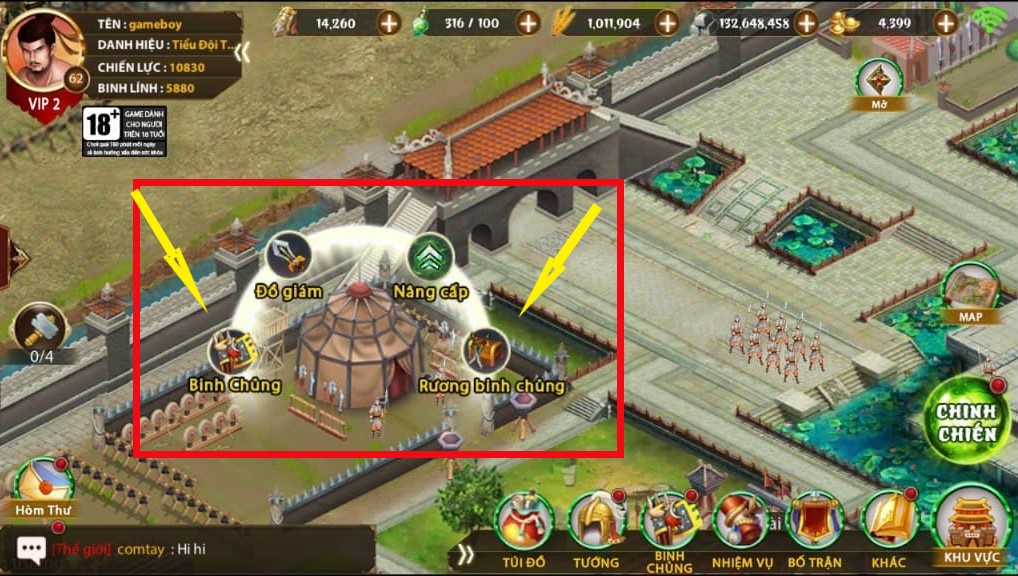The height and width of the screenshot is (576, 1018).
Task: Select the Nâng cấp upgrade option
Action: click(x=432, y=257)
